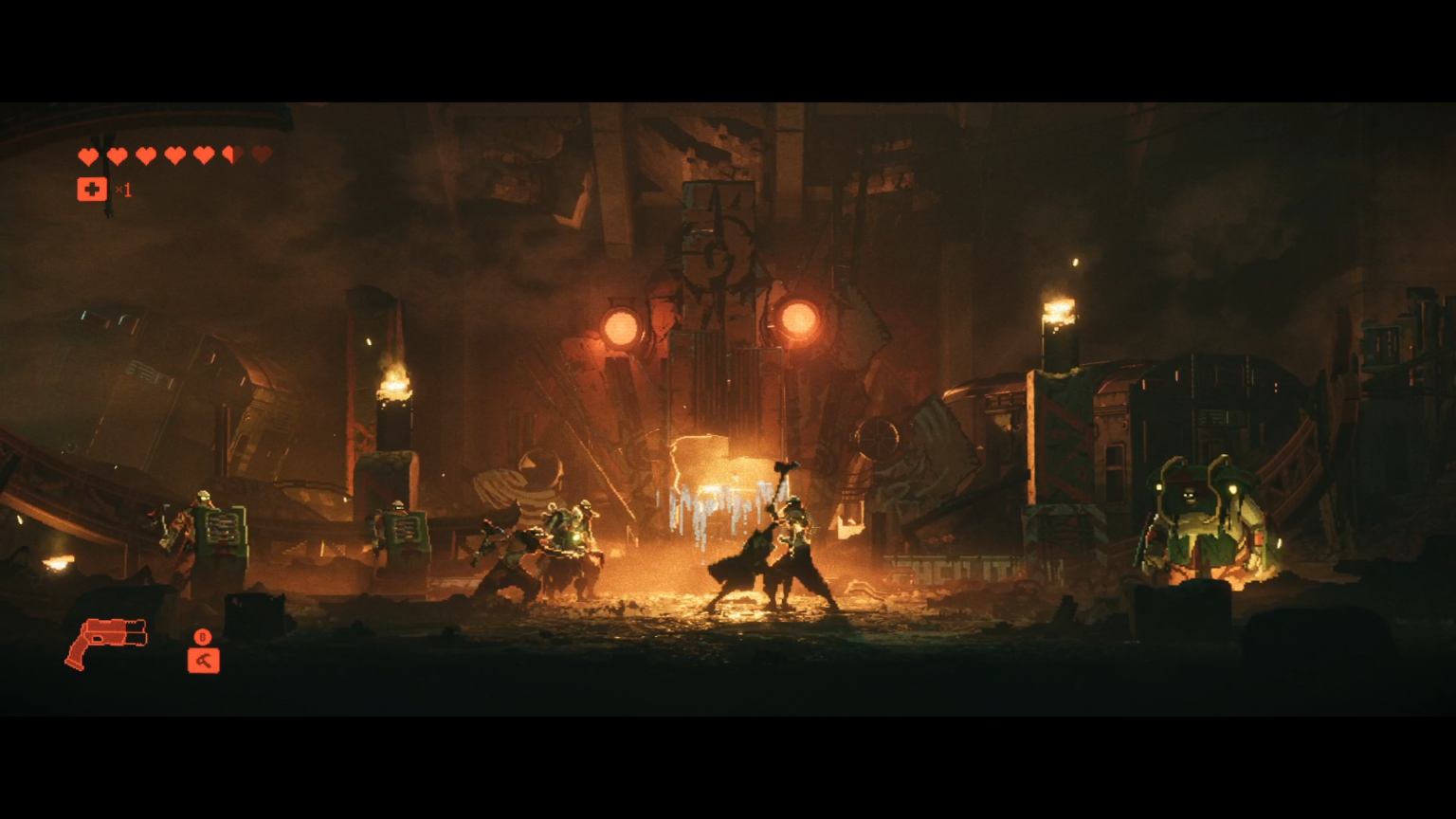Click the ×1 medkit count label
Image resolution: width=1456 pixels, height=819 pixels.
pos(122,190)
